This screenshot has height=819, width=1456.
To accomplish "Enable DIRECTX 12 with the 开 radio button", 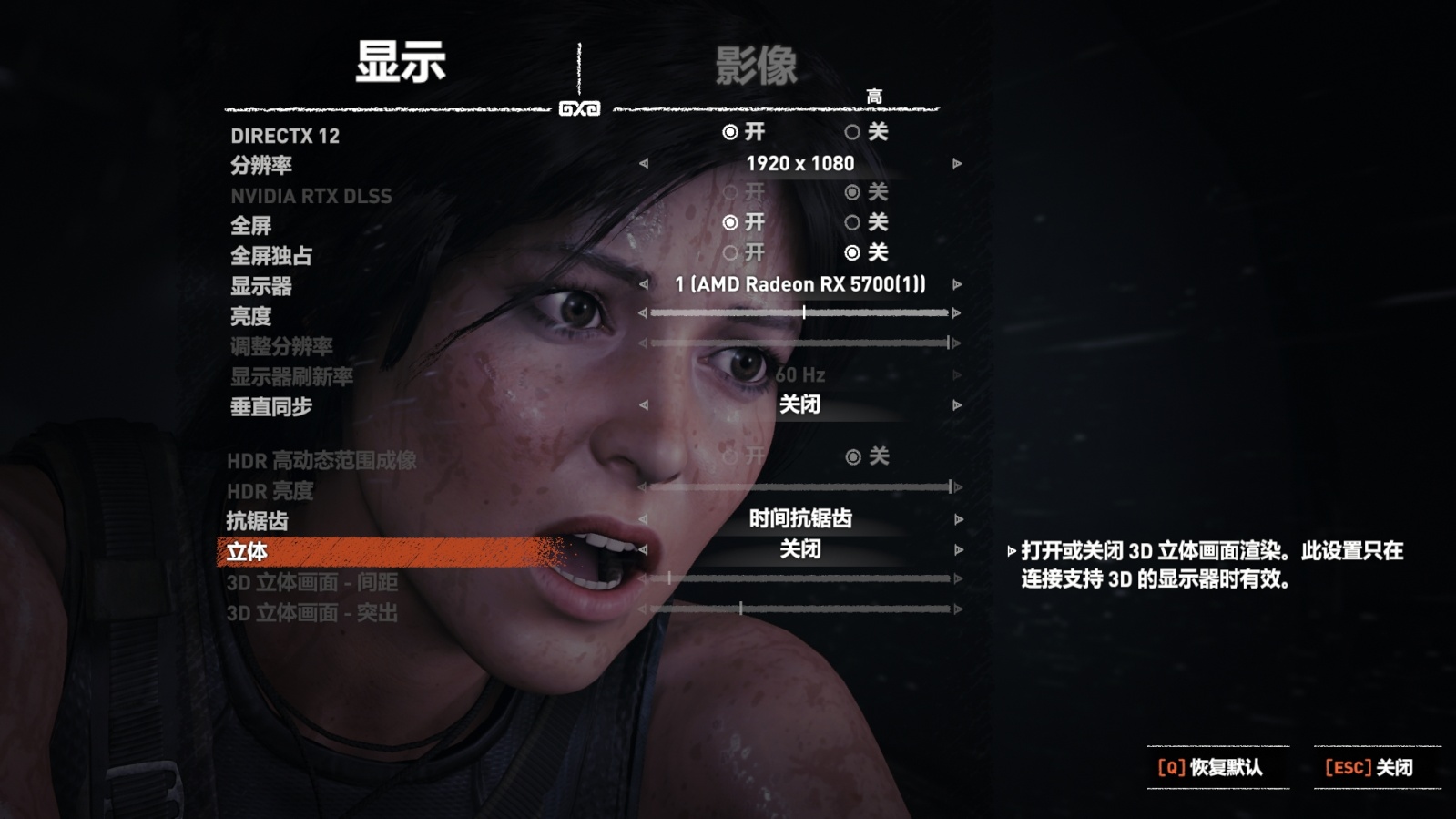I will coord(728,133).
